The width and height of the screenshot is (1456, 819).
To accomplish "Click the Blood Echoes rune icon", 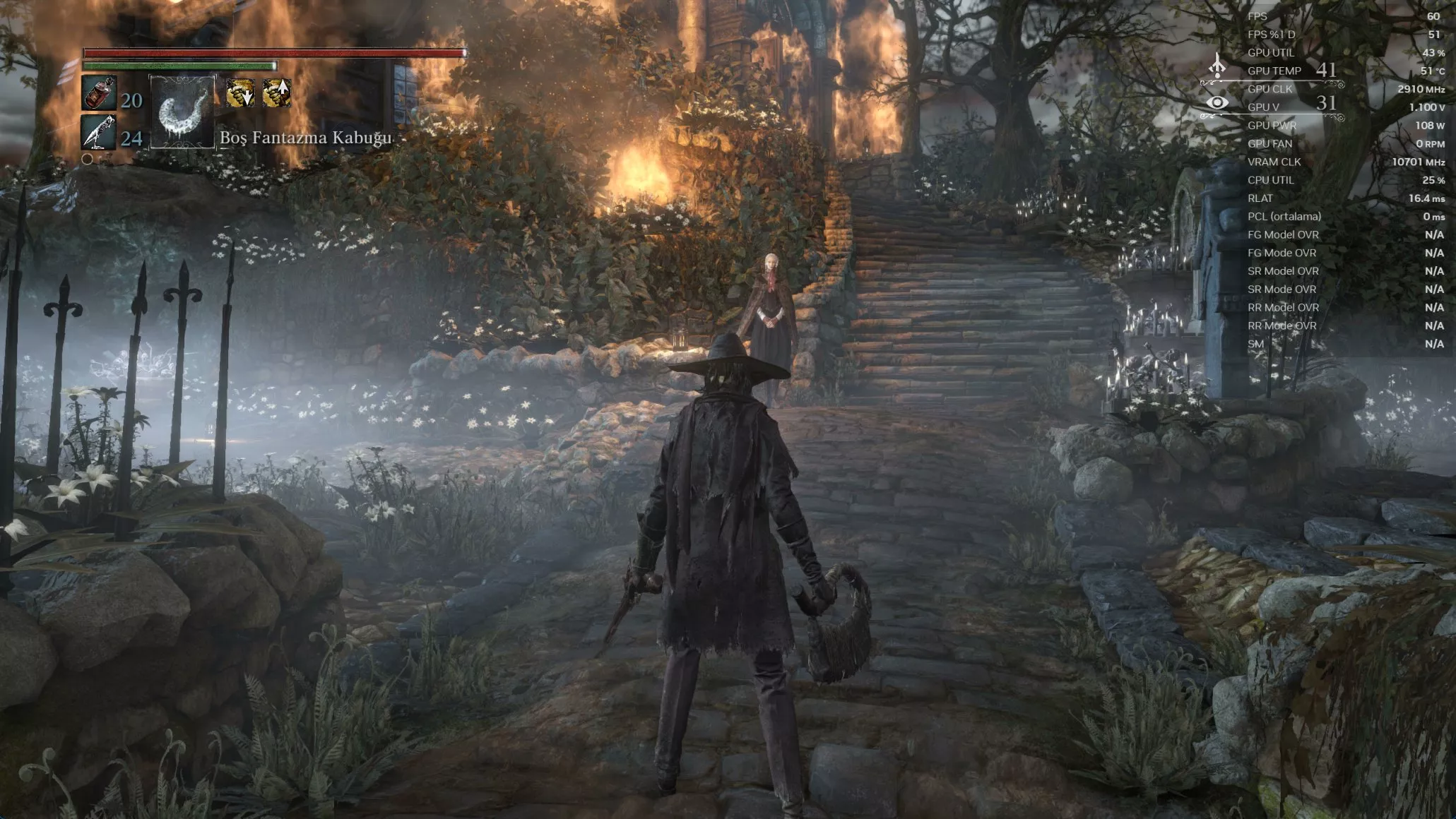I will [1217, 68].
